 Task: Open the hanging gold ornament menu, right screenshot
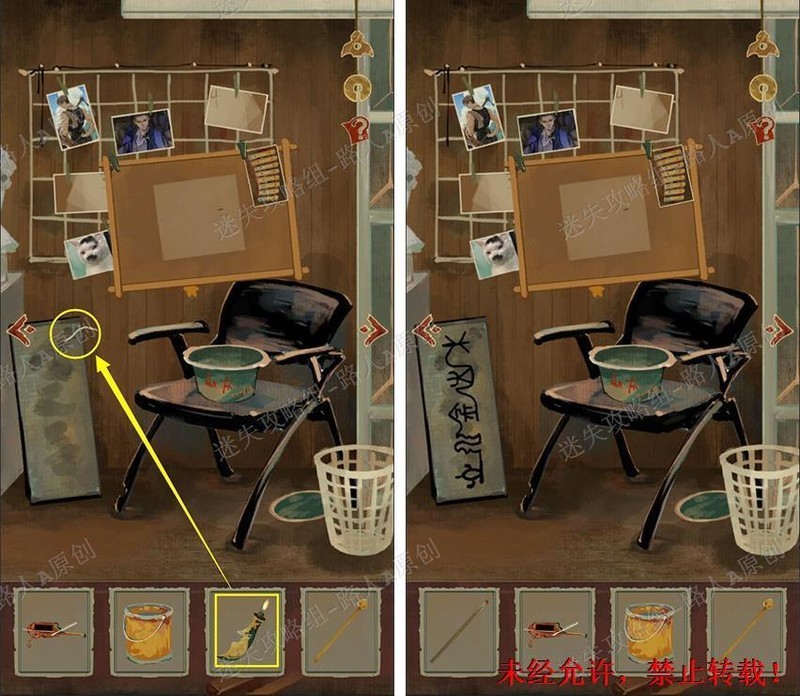click(x=764, y=43)
